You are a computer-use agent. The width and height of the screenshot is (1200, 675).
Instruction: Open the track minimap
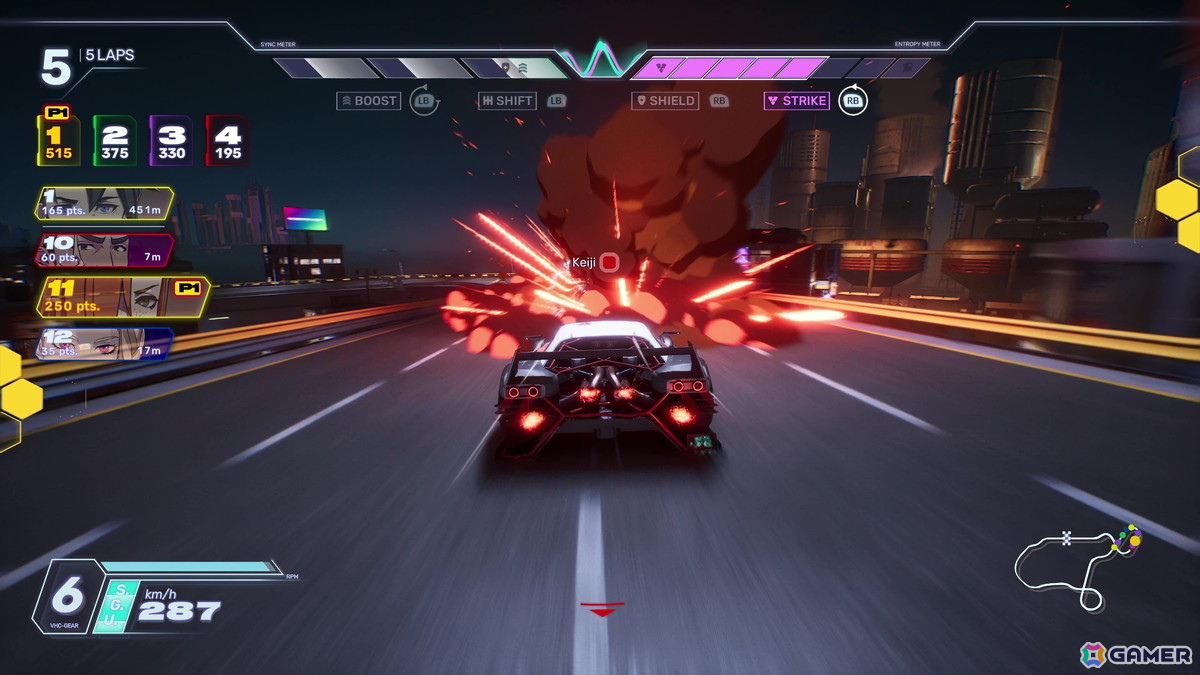[1077, 565]
